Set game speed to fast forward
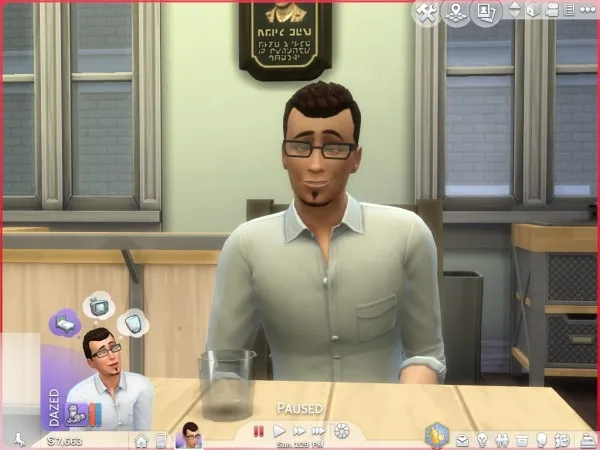Screen dimensions: 600x450 [x=297, y=432]
